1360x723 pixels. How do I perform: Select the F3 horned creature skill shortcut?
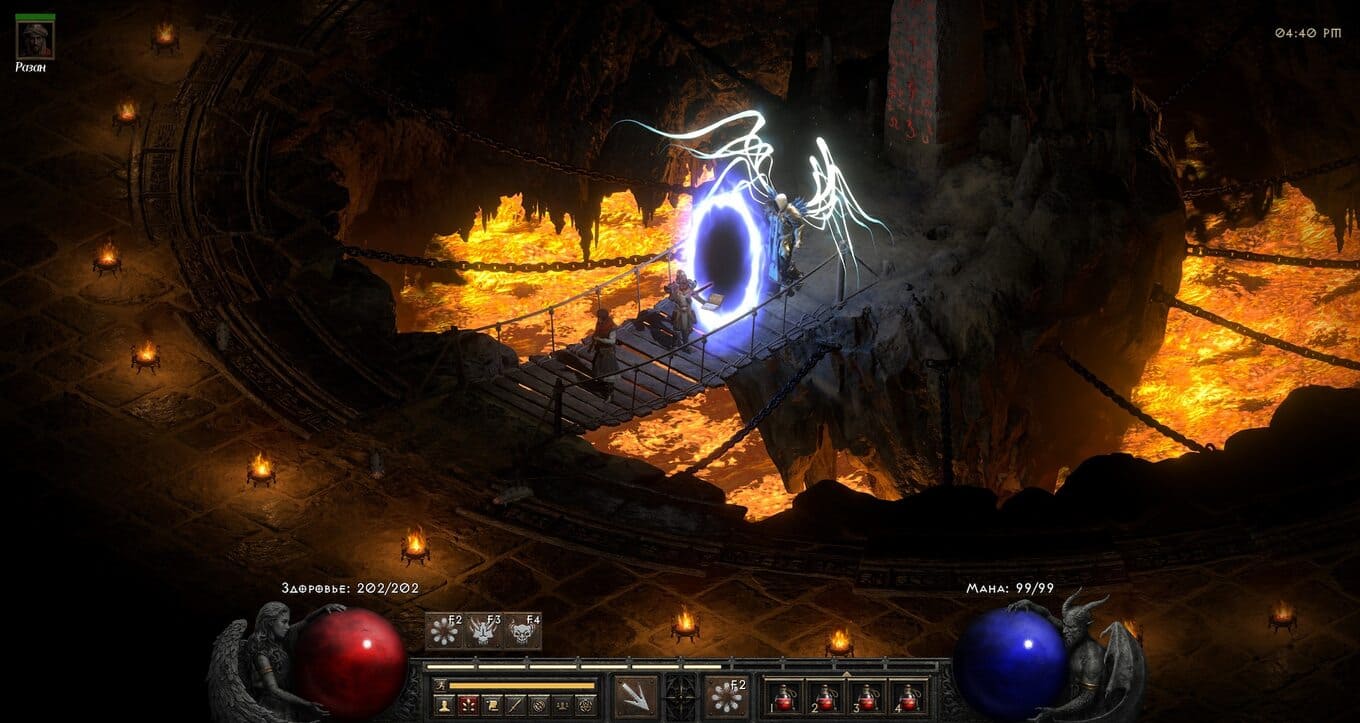[x=483, y=631]
